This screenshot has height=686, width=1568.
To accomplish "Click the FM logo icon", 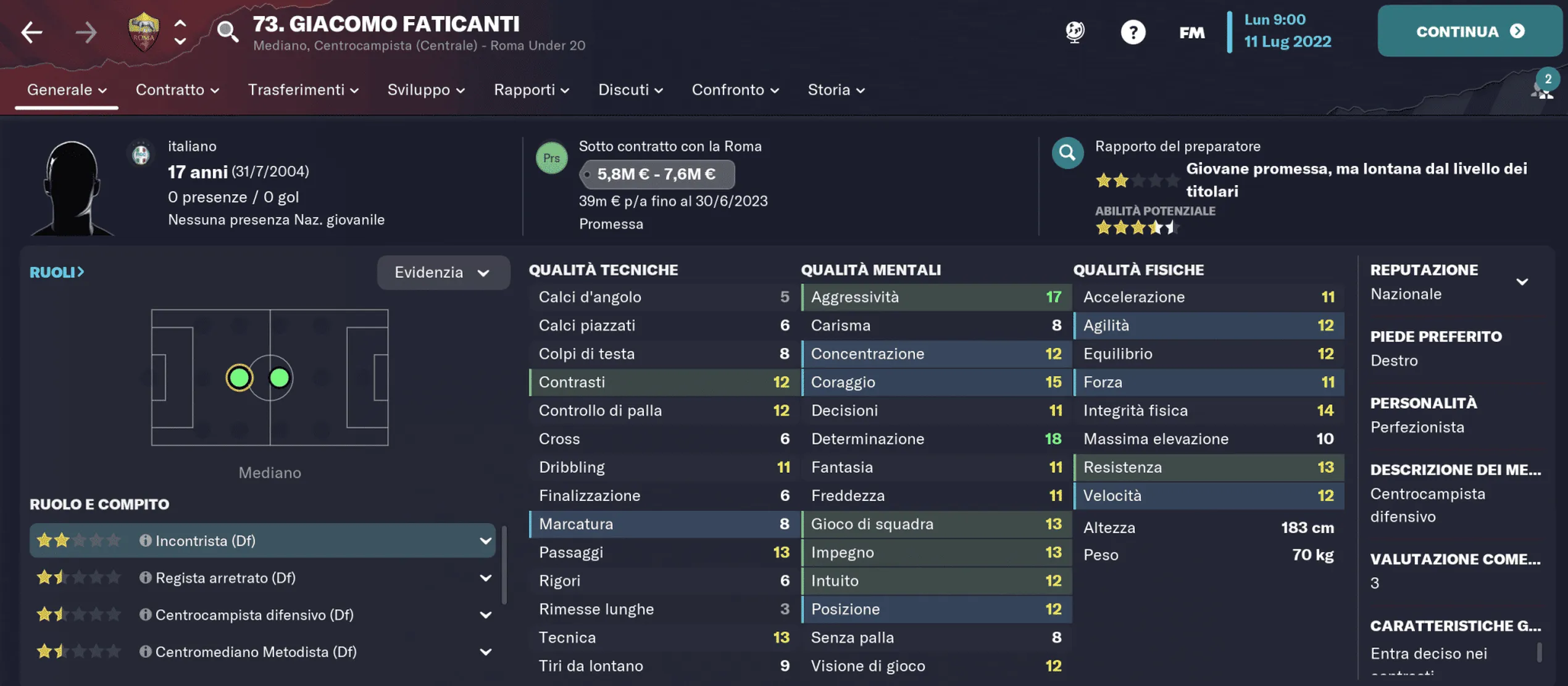I will click(x=1191, y=31).
